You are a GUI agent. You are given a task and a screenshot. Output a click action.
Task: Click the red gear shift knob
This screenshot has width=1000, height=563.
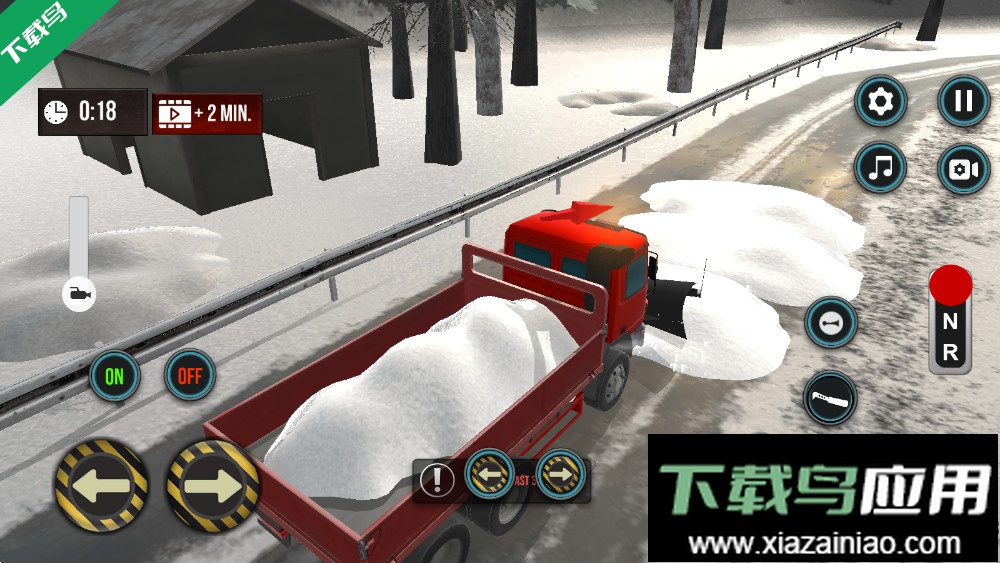tap(950, 286)
